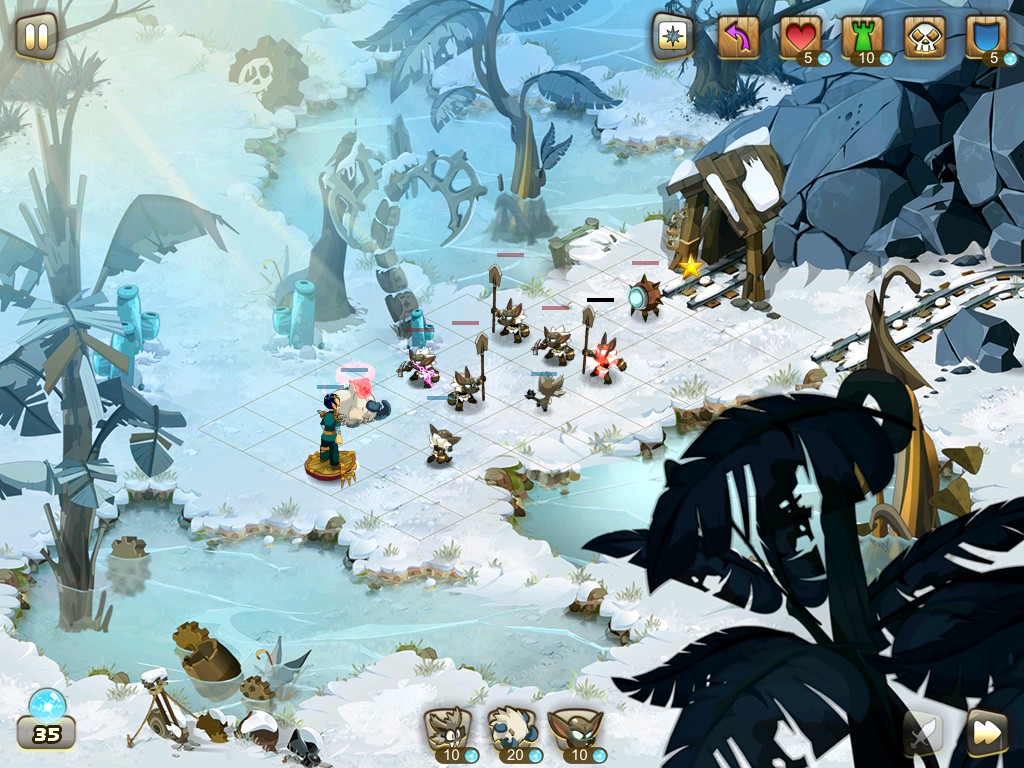The height and width of the screenshot is (768, 1024).
Task: Activate the white skull power
Action: (924, 38)
